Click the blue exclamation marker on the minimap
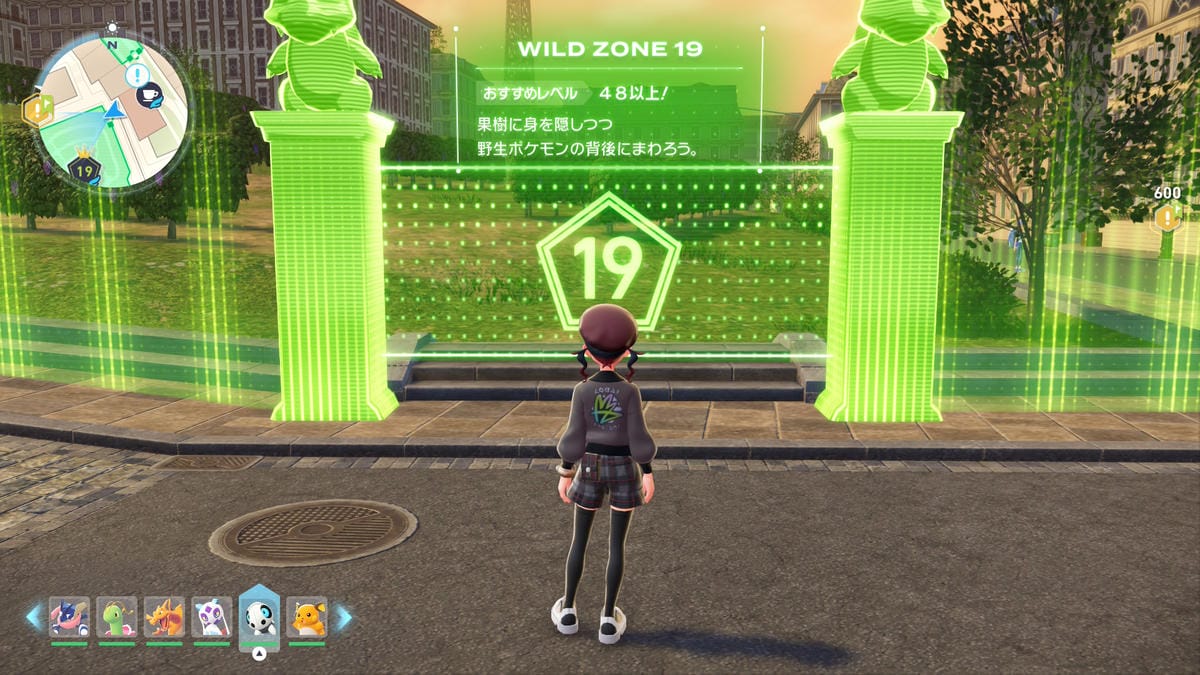This screenshot has width=1200, height=675. point(137,74)
